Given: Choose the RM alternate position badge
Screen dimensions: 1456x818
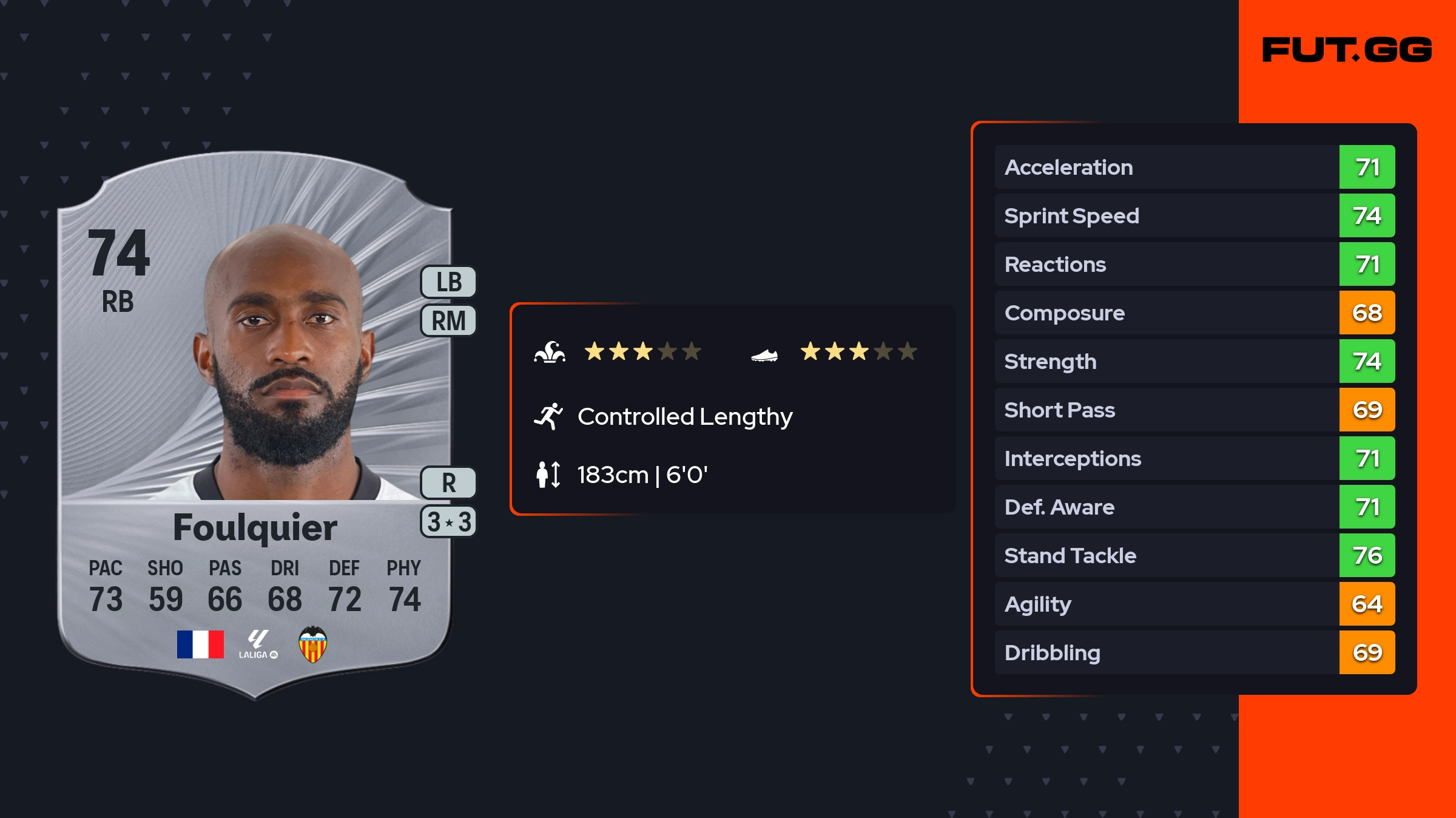Looking at the screenshot, I should 449,320.
